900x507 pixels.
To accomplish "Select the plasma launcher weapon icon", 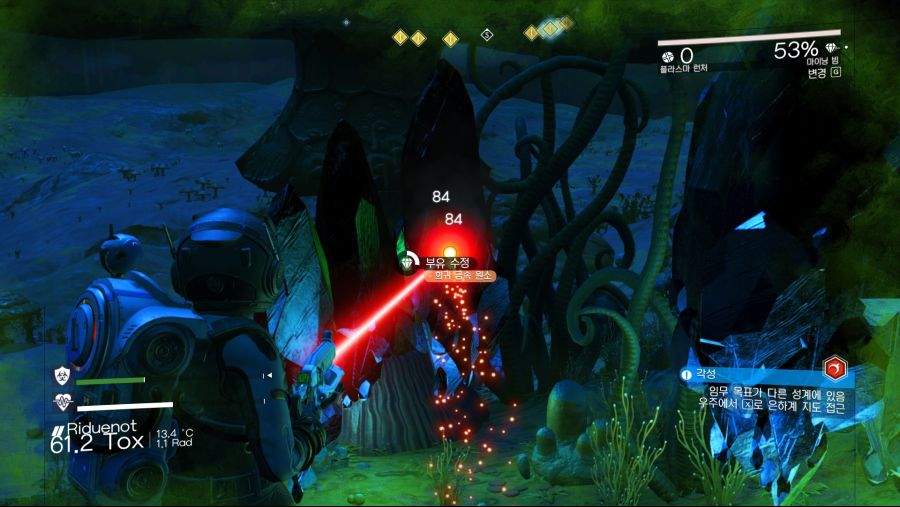I will [x=668, y=56].
